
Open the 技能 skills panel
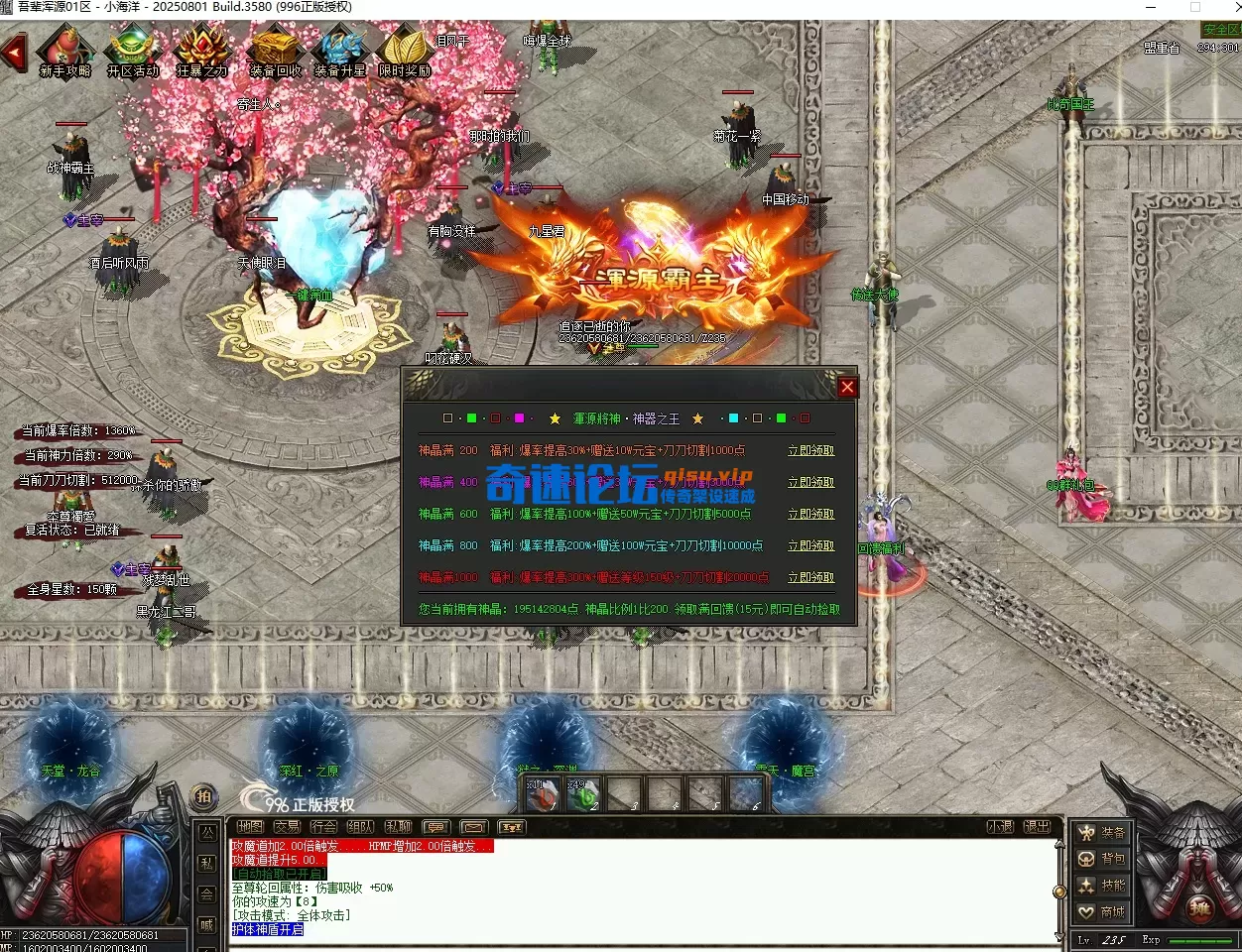coord(1103,886)
